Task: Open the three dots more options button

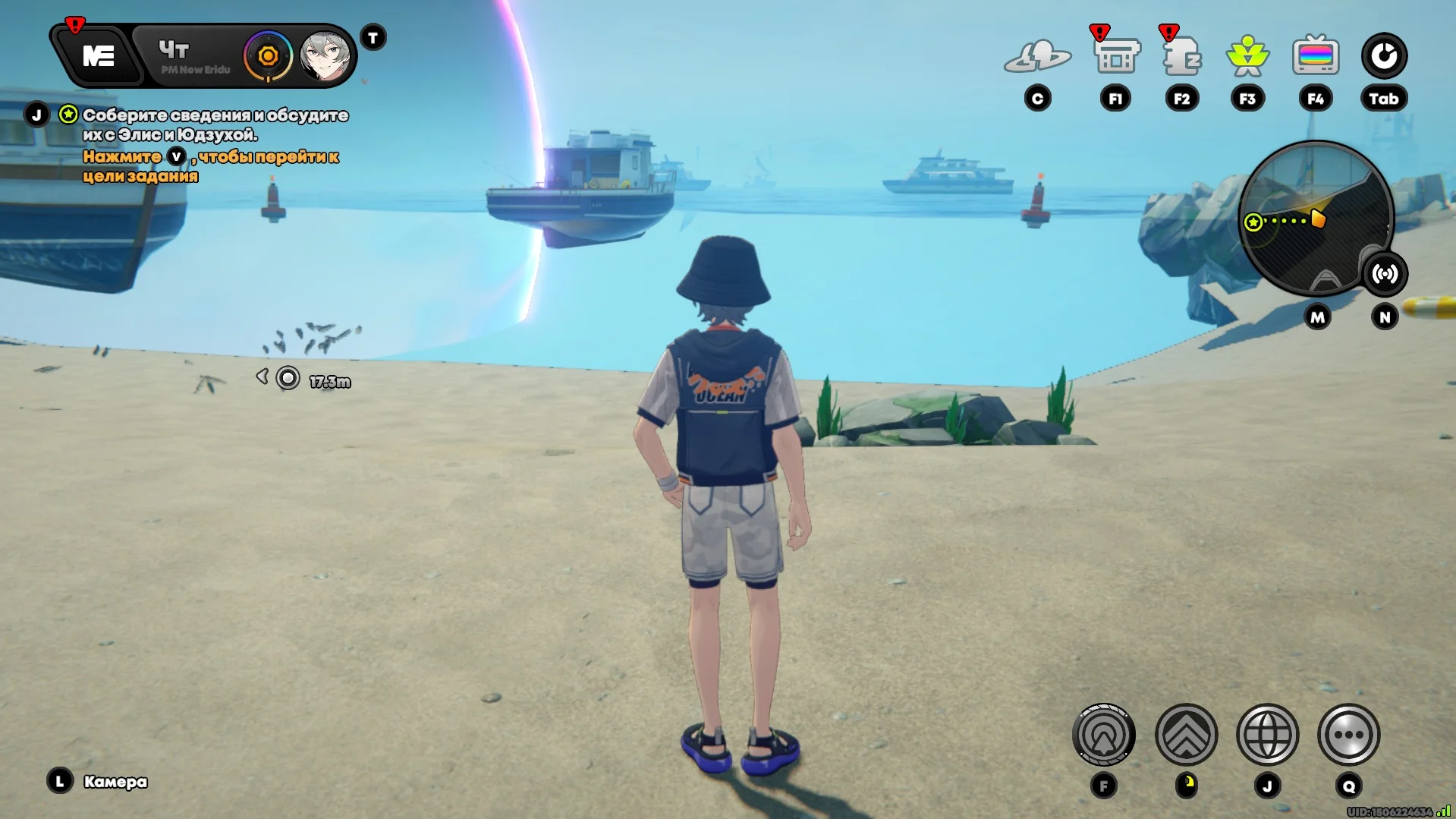Action: (1348, 735)
